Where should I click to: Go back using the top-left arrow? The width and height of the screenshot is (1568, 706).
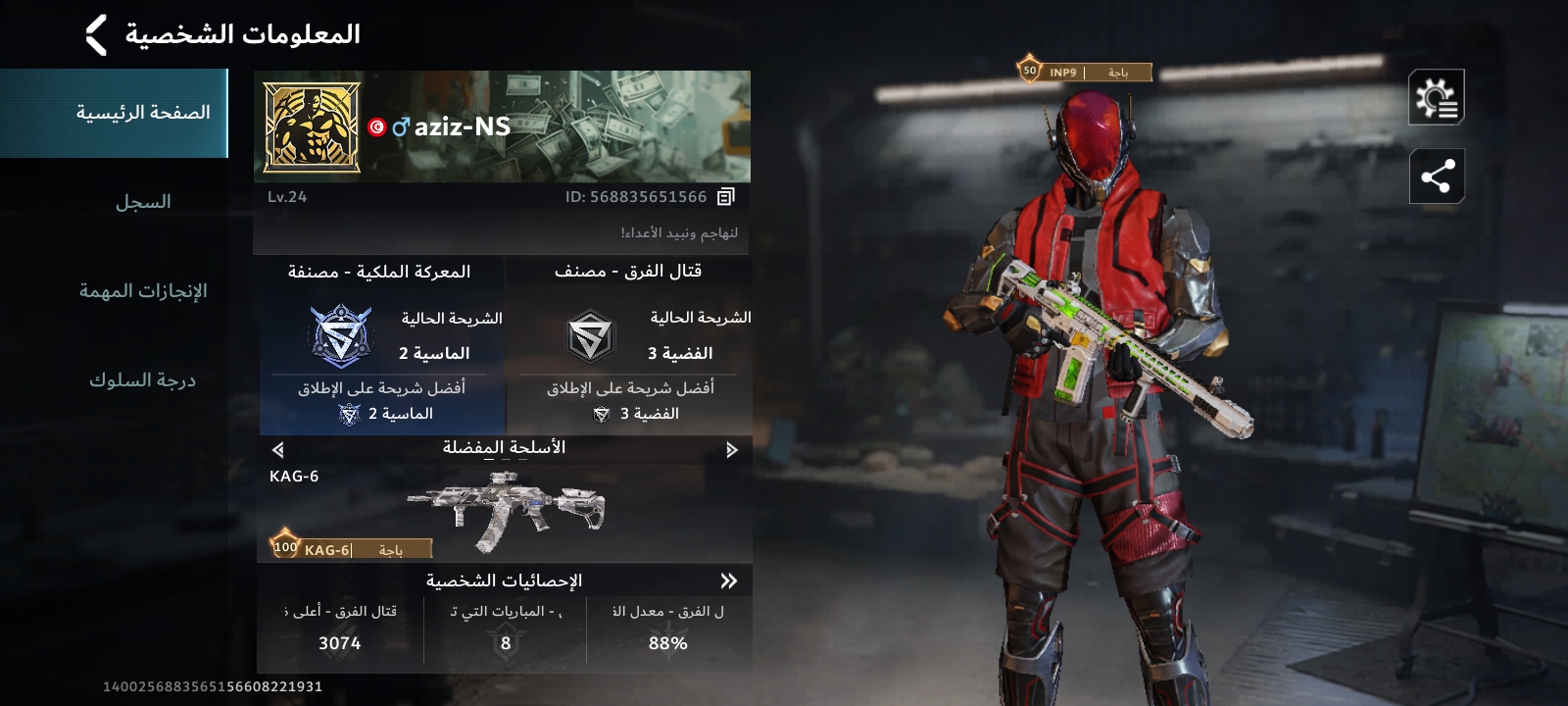coord(96,35)
